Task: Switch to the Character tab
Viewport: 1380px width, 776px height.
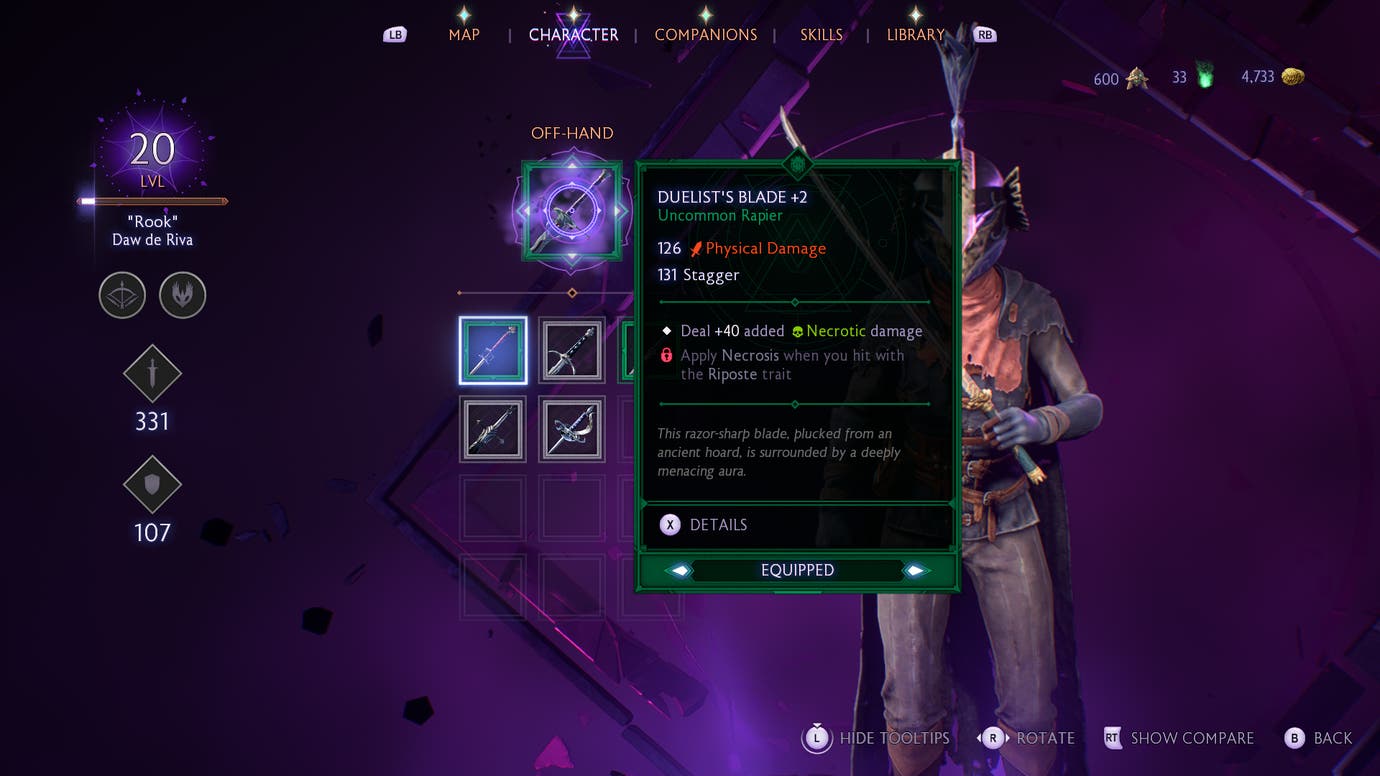Action: click(573, 35)
